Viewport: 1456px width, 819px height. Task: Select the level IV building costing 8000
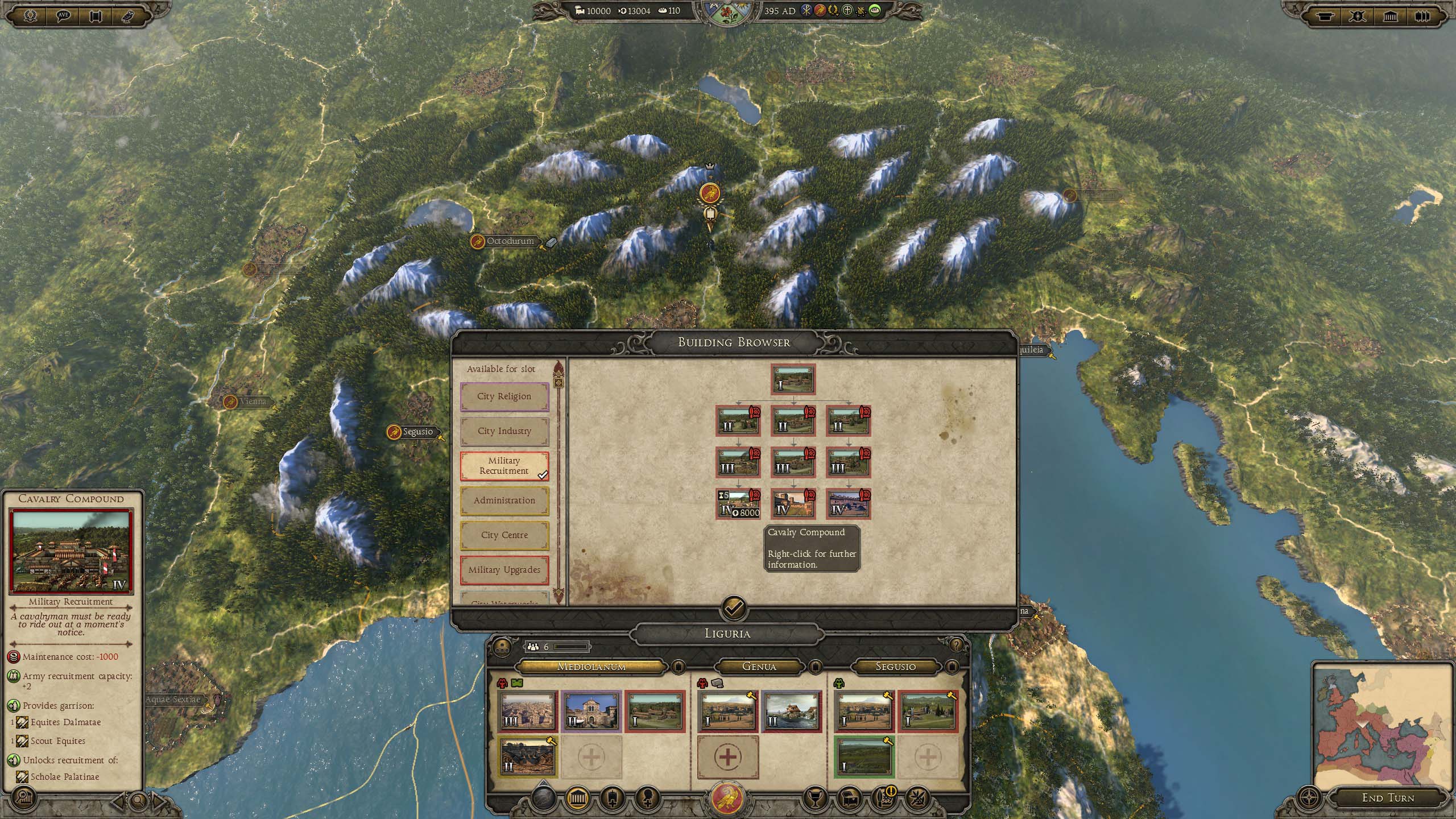(x=738, y=503)
